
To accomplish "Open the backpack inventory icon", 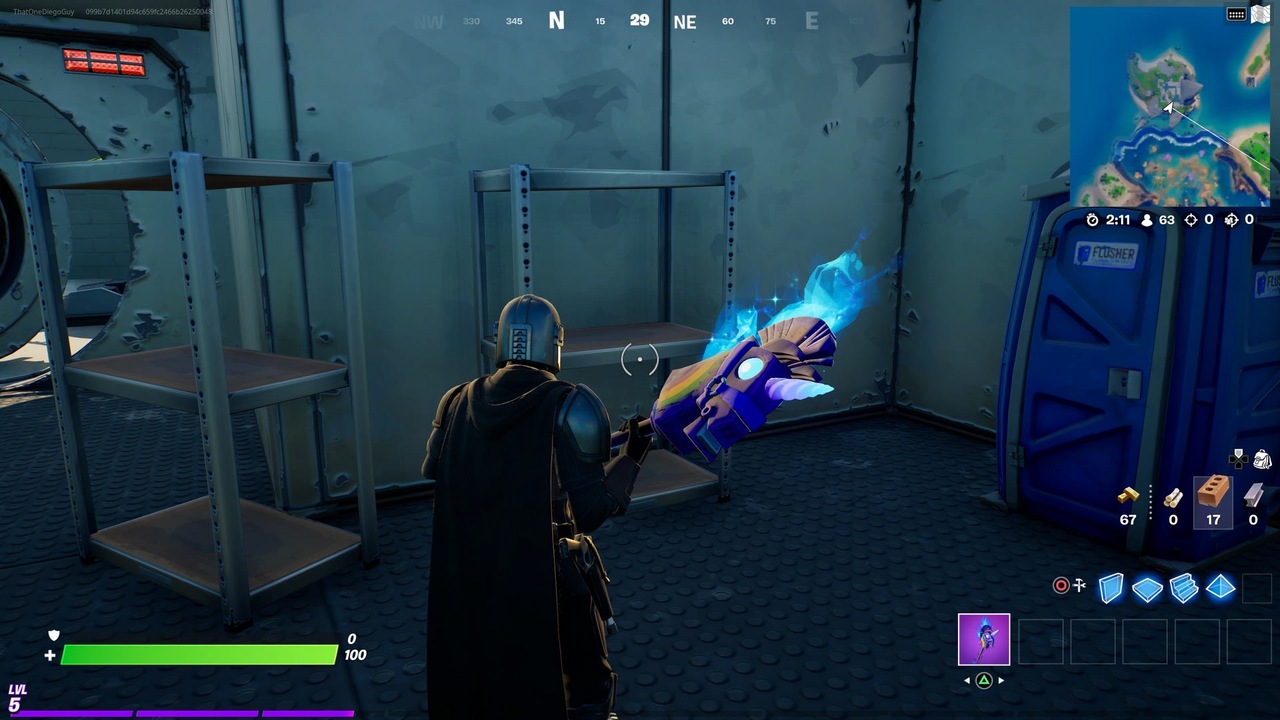I will [x=1261, y=458].
